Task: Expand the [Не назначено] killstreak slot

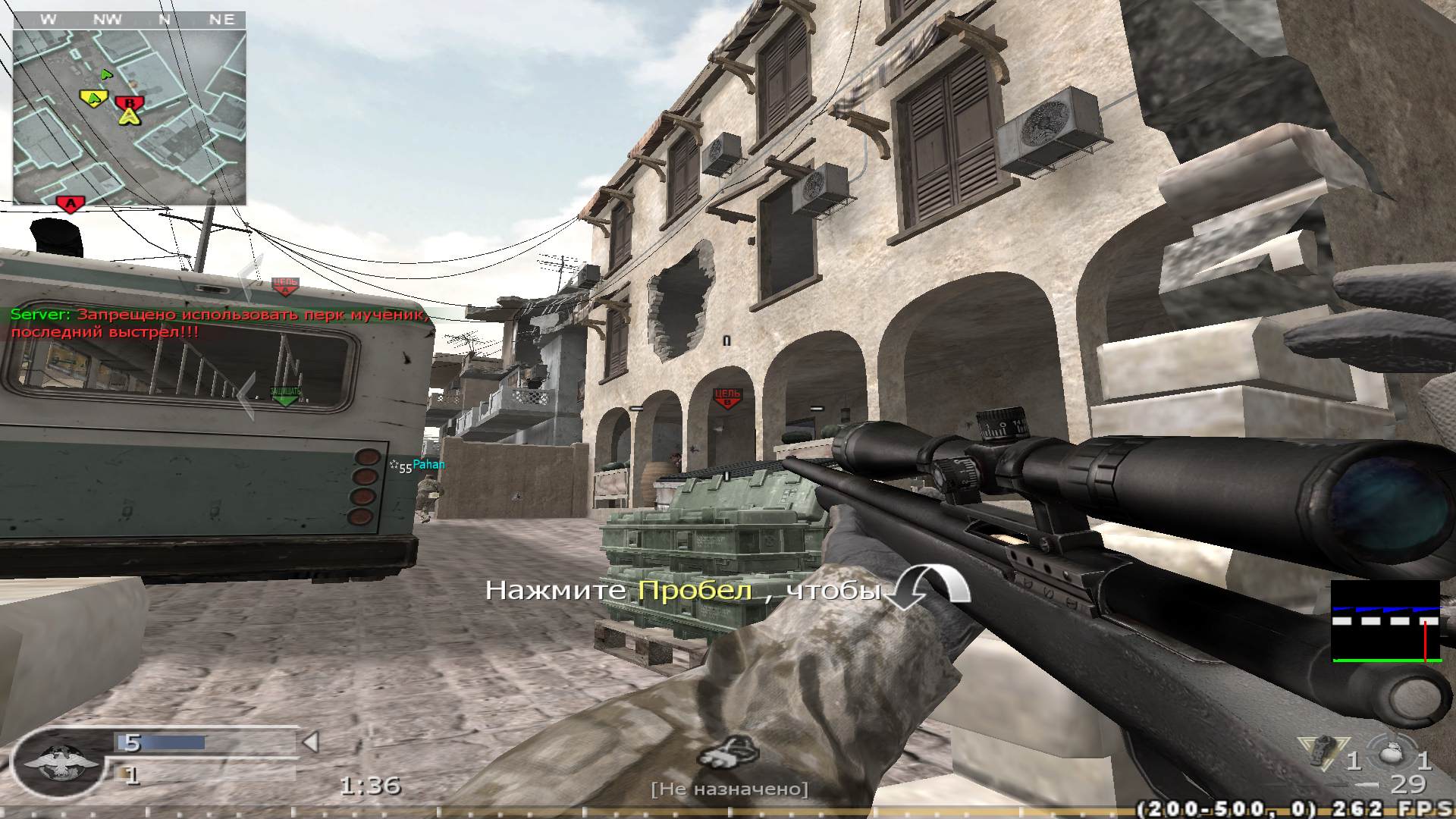Action: pos(730,789)
